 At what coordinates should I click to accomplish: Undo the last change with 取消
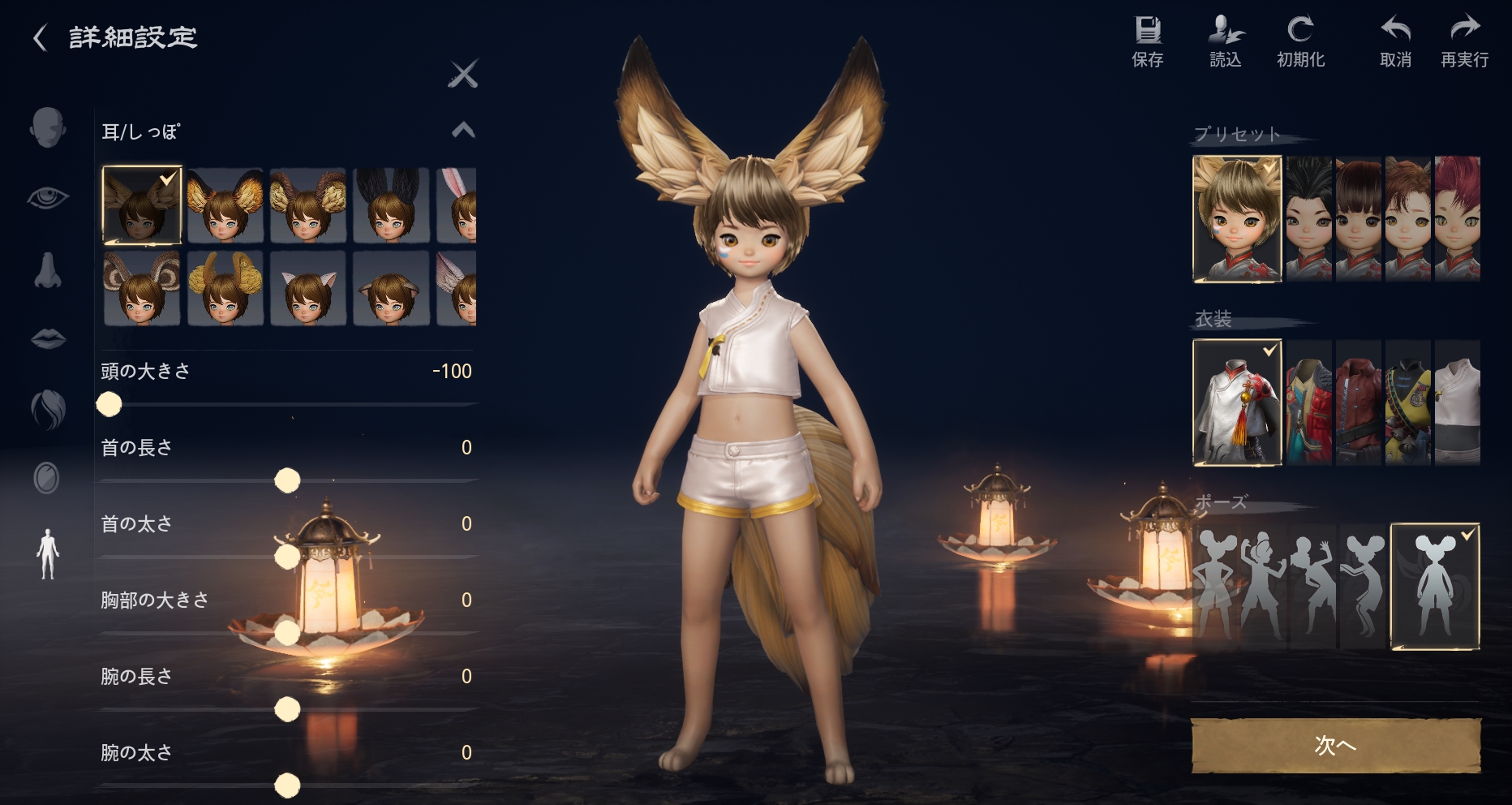click(x=1395, y=42)
